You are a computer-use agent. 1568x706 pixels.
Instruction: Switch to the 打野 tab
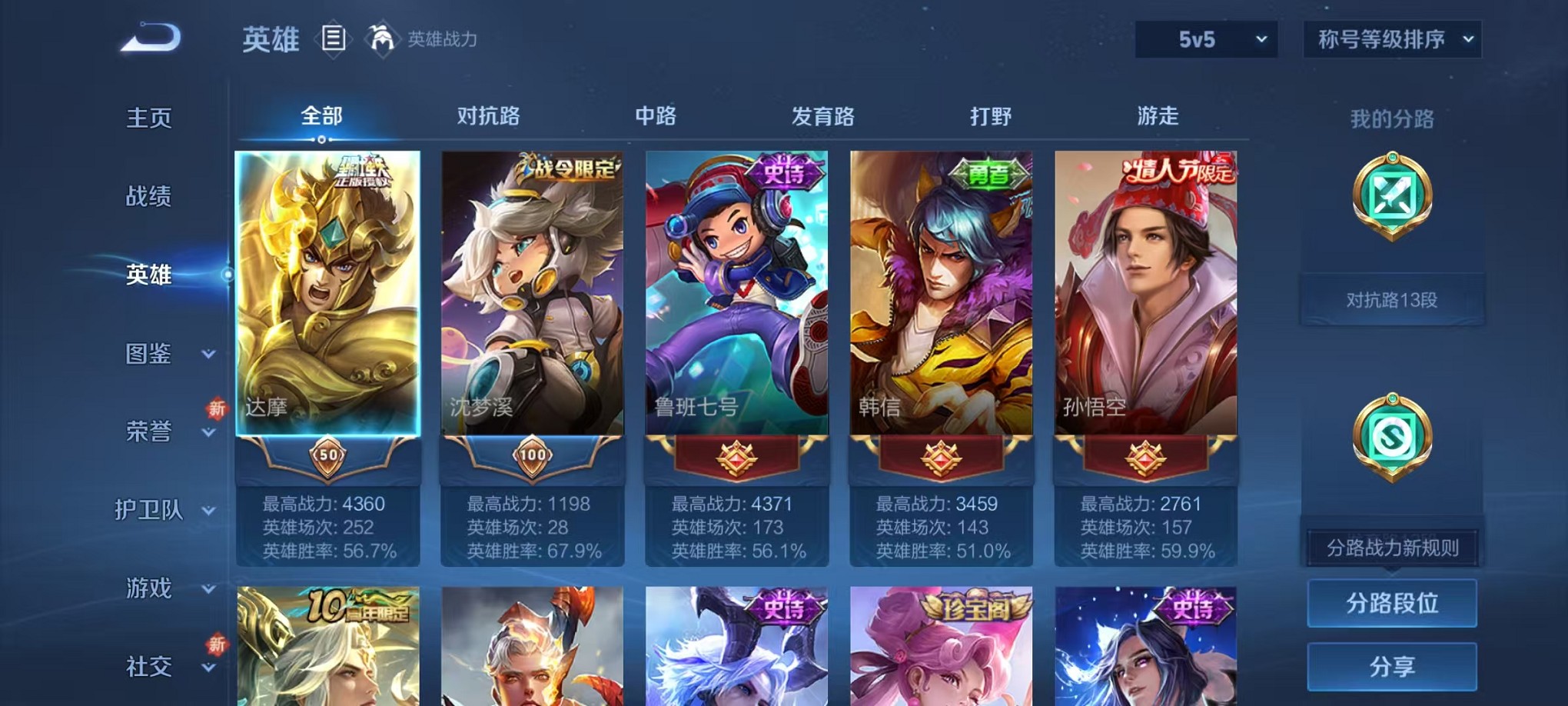tap(992, 117)
